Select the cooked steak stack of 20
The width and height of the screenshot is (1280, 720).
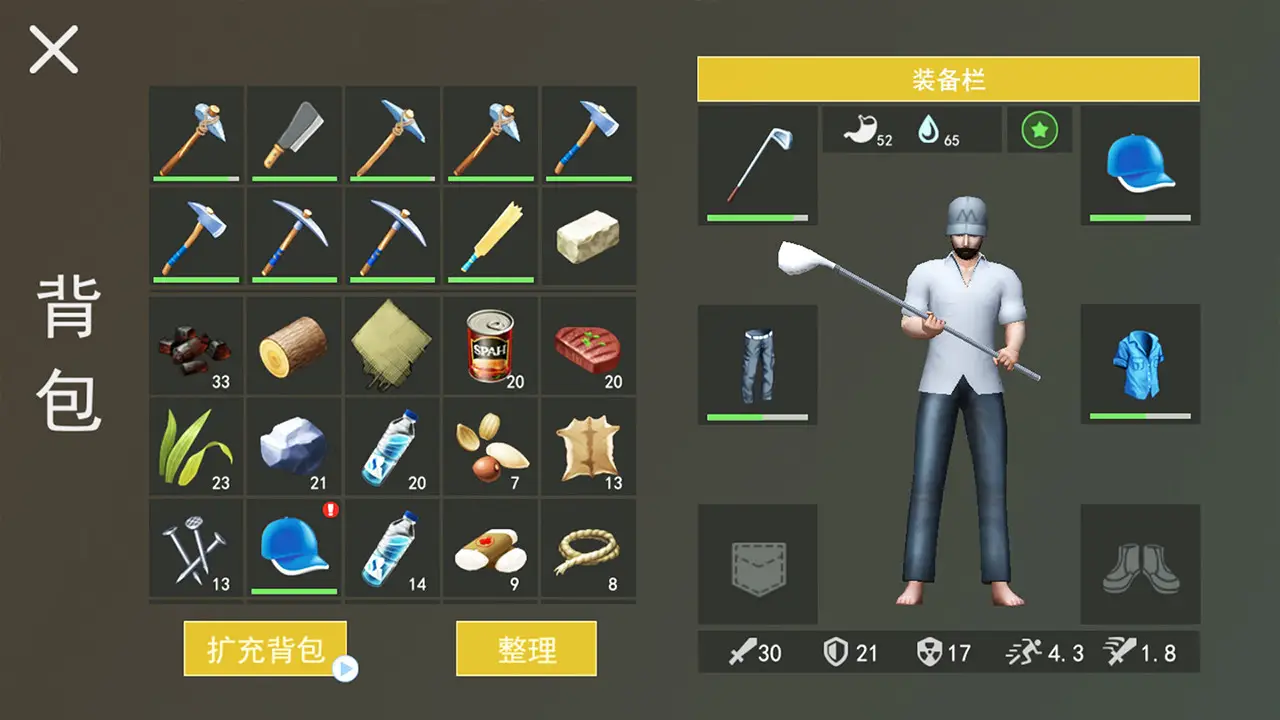click(587, 345)
